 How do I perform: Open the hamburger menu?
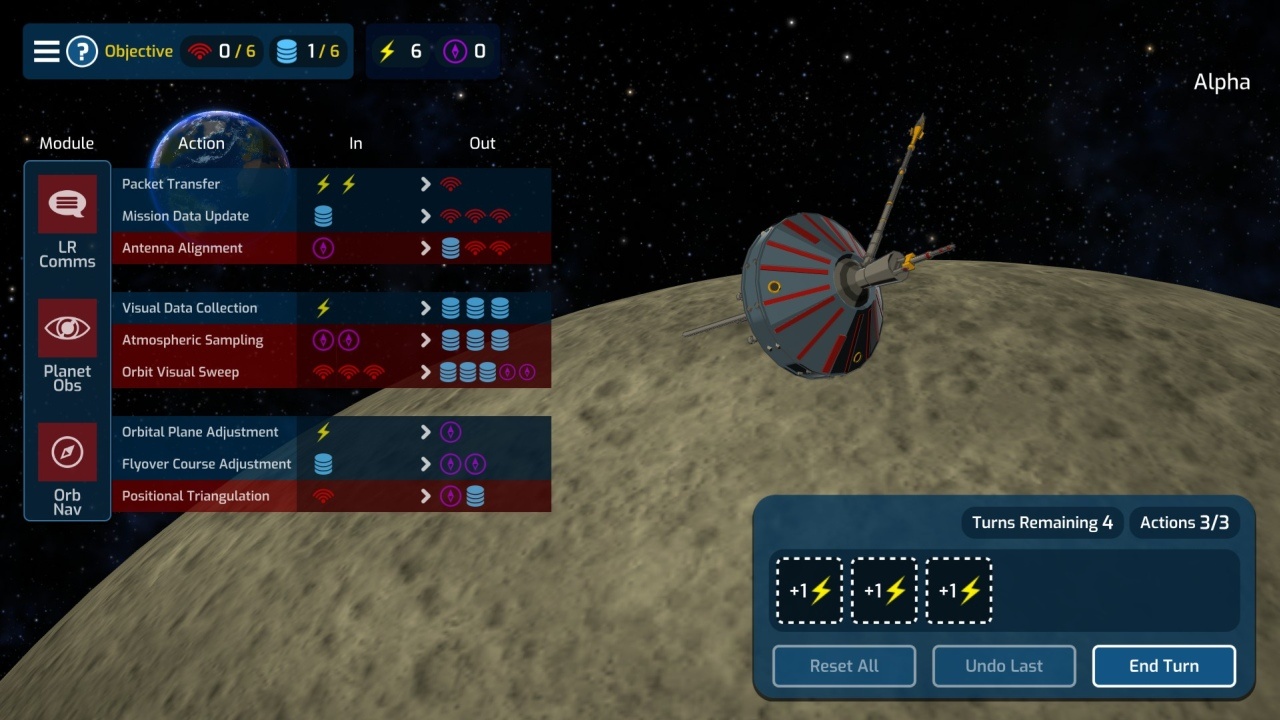coord(46,51)
